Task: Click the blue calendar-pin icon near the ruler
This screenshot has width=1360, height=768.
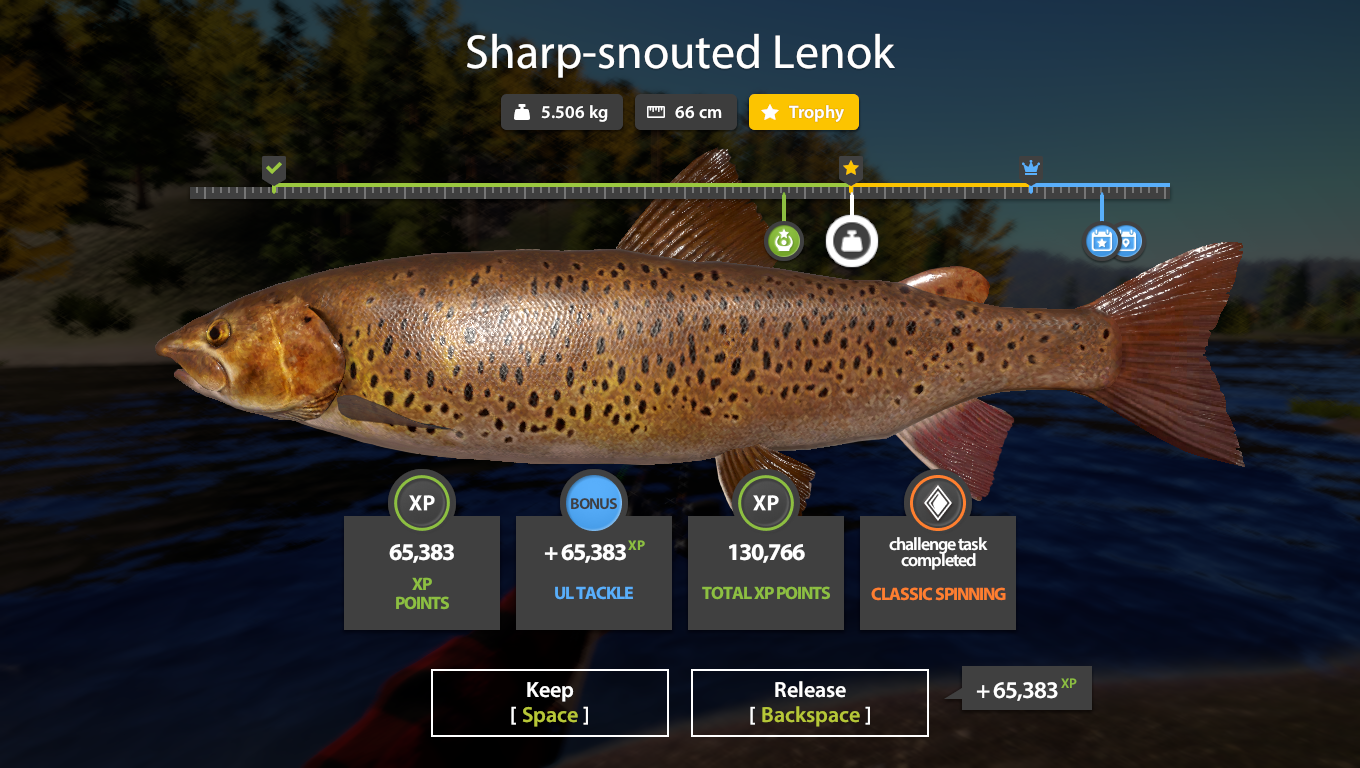Action: (1129, 241)
